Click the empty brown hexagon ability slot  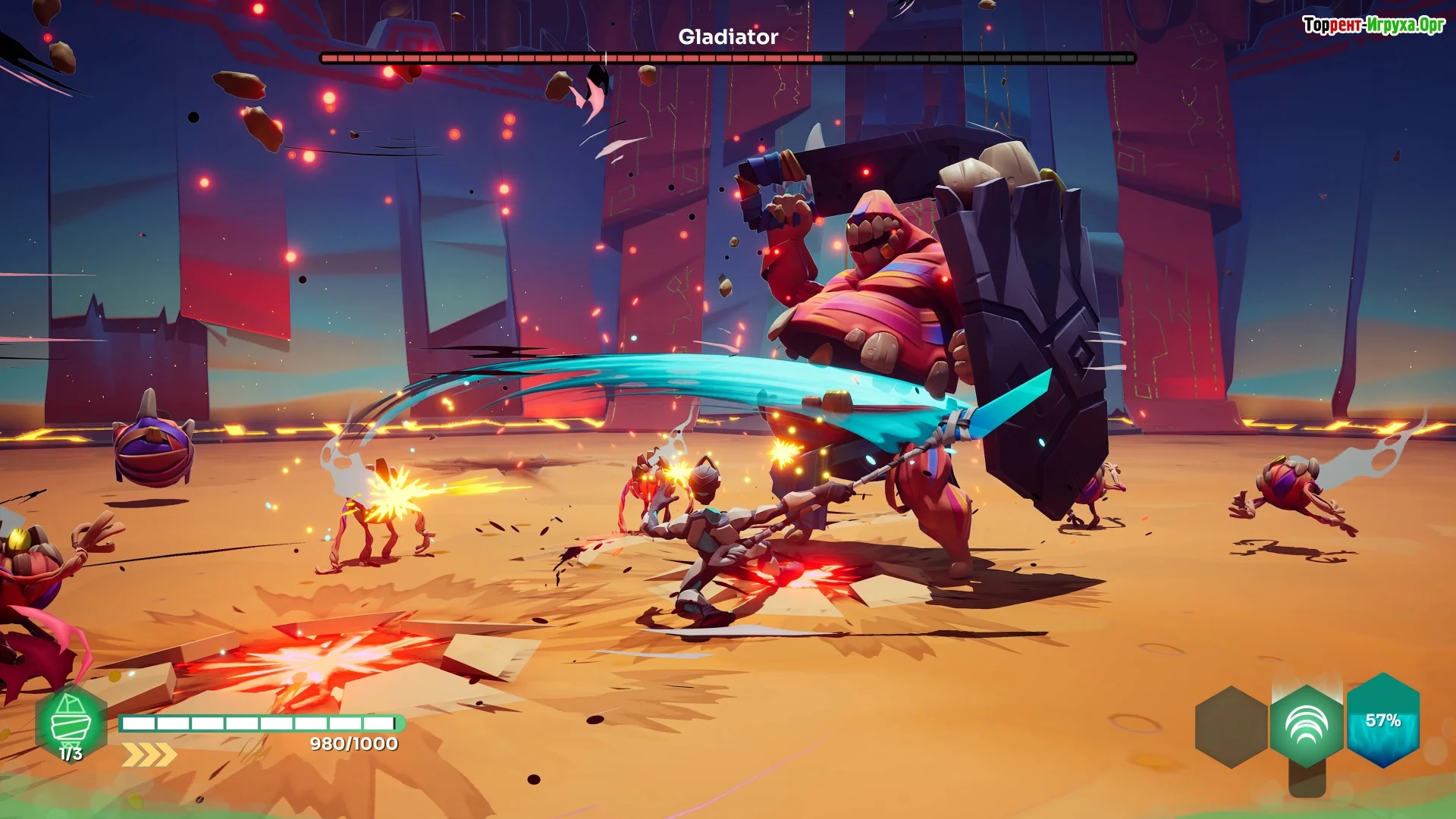pyautogui.click(x=1231, y=726)
